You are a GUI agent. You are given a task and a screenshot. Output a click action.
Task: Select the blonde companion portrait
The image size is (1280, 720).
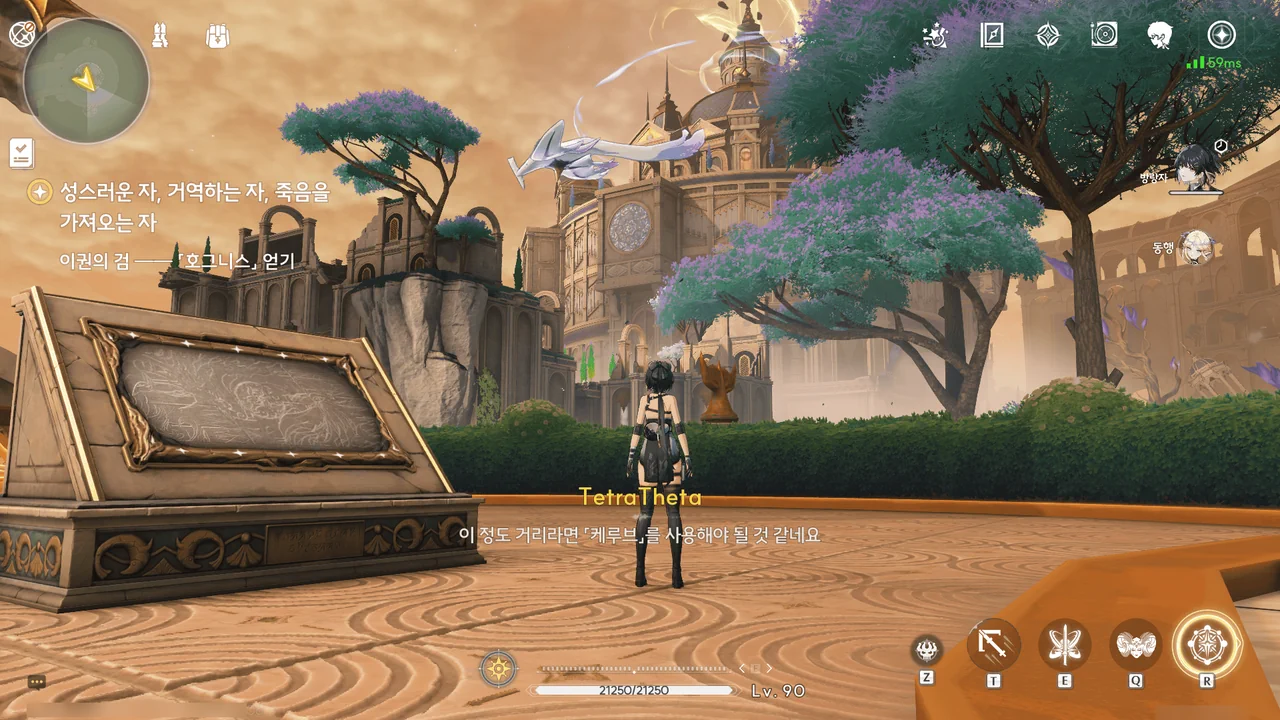1197,247
